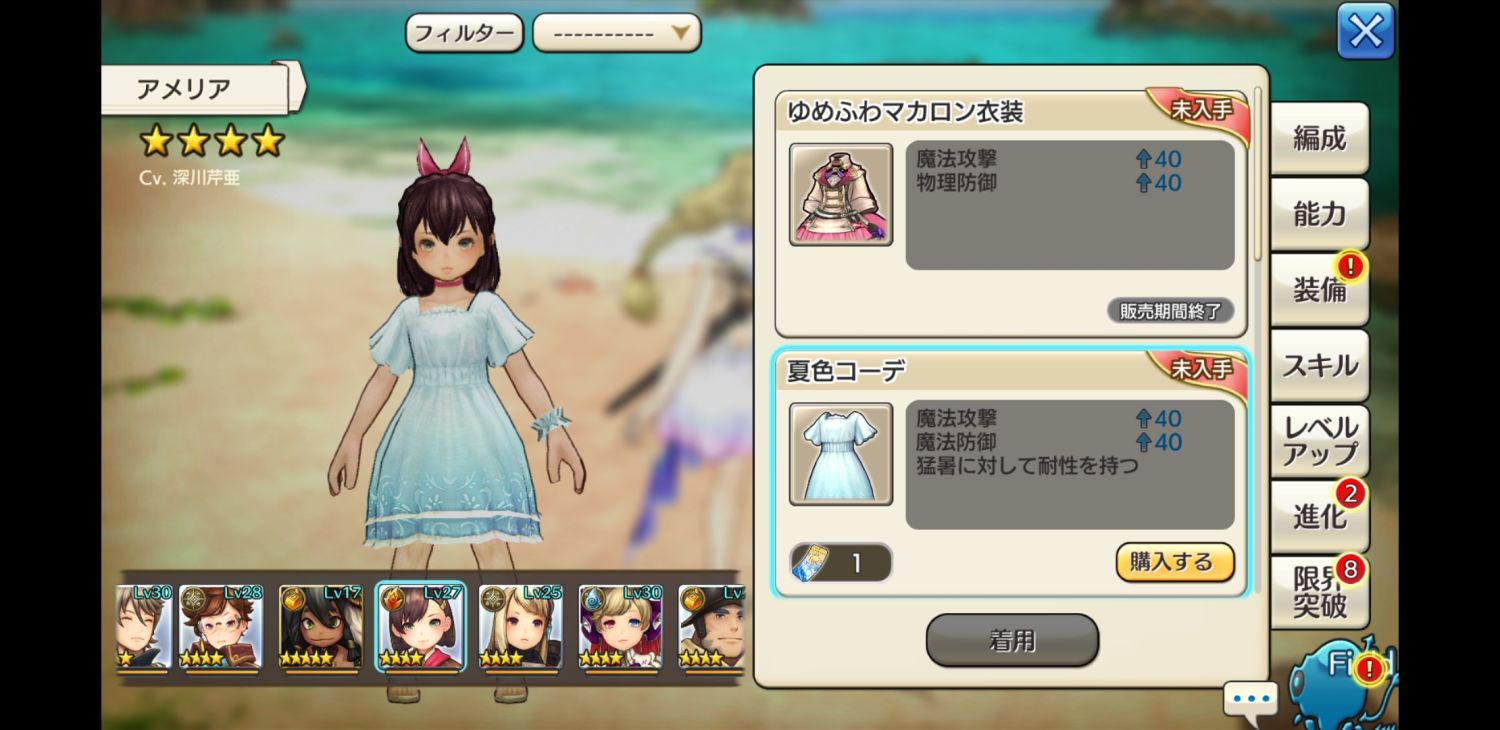Screen dimensions: 1500x730
Task: Select the ゆめふわマカロン衣装 costume thumbnail
Action: [x=841, y=195]
